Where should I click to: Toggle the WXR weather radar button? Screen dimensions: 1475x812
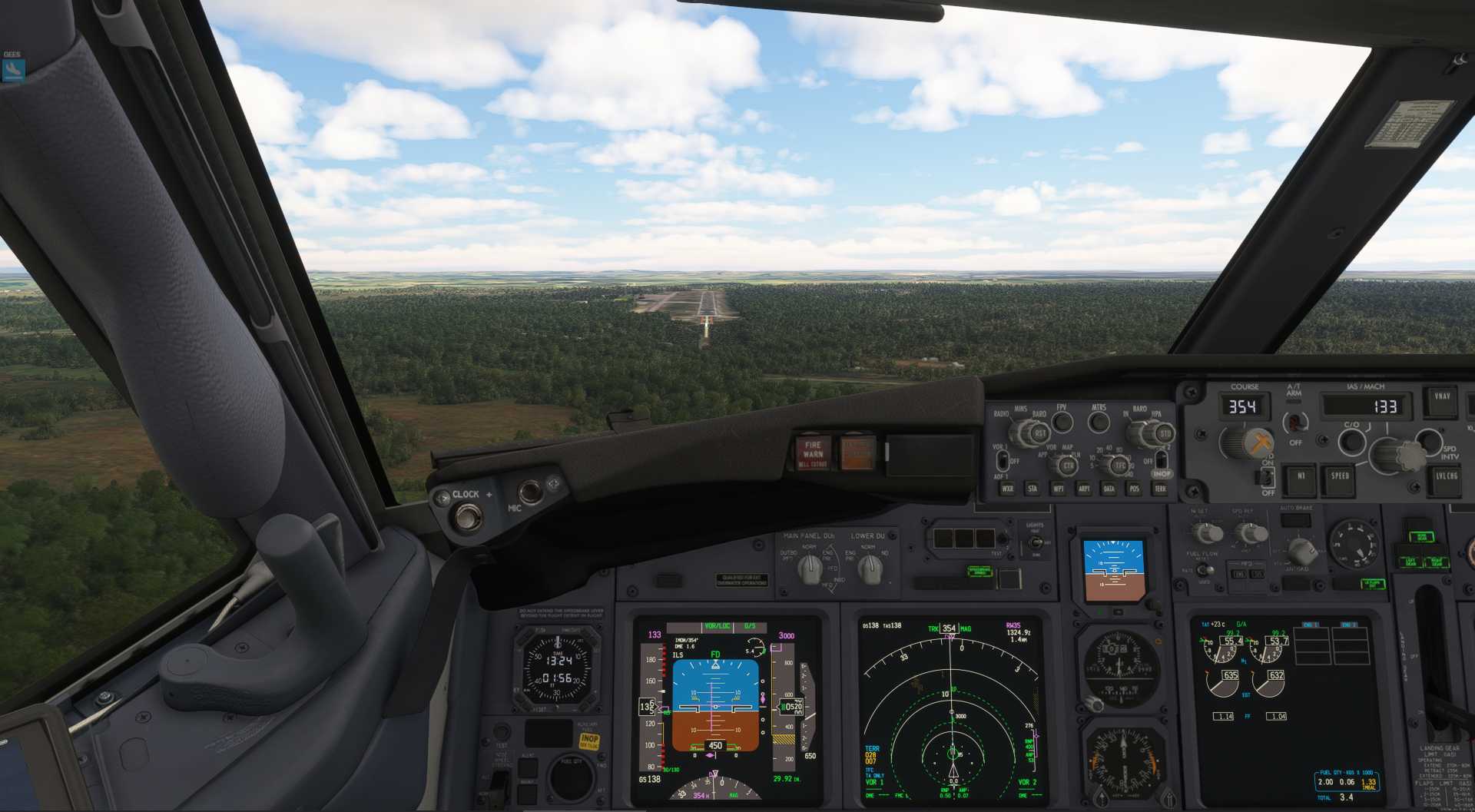(1007, 489)
